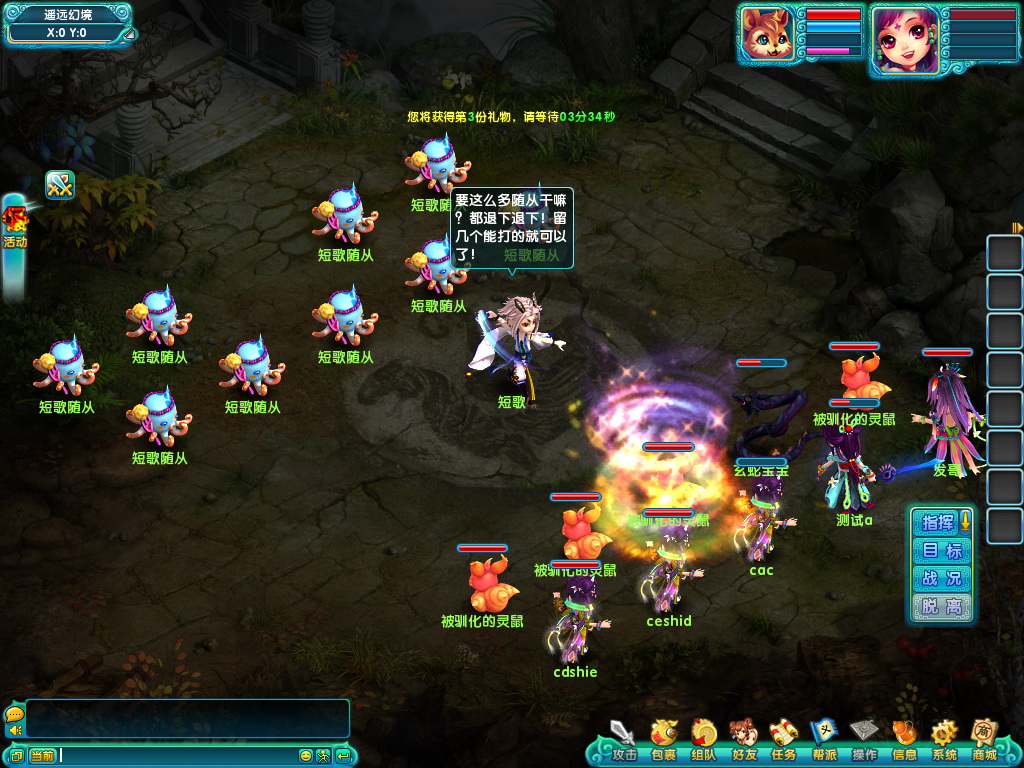Click the crossed swords icon
This screenshot has width=1024, height=768.
[60, 185]
